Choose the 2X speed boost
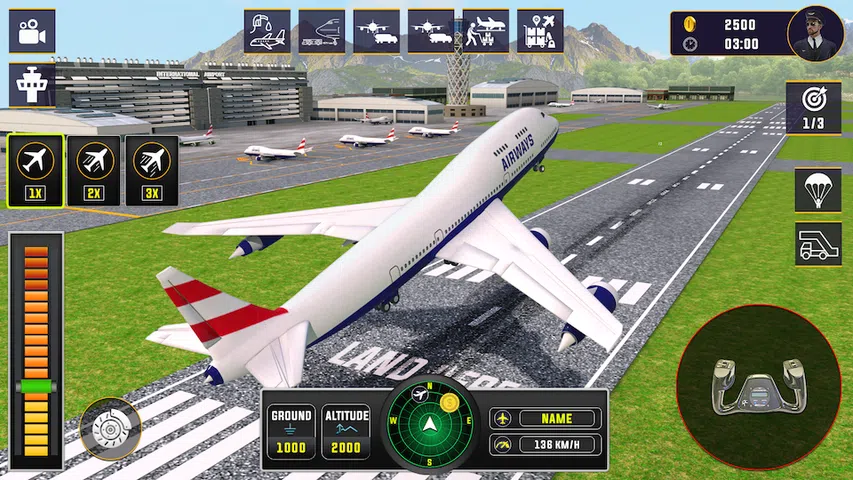 [94, 171]
